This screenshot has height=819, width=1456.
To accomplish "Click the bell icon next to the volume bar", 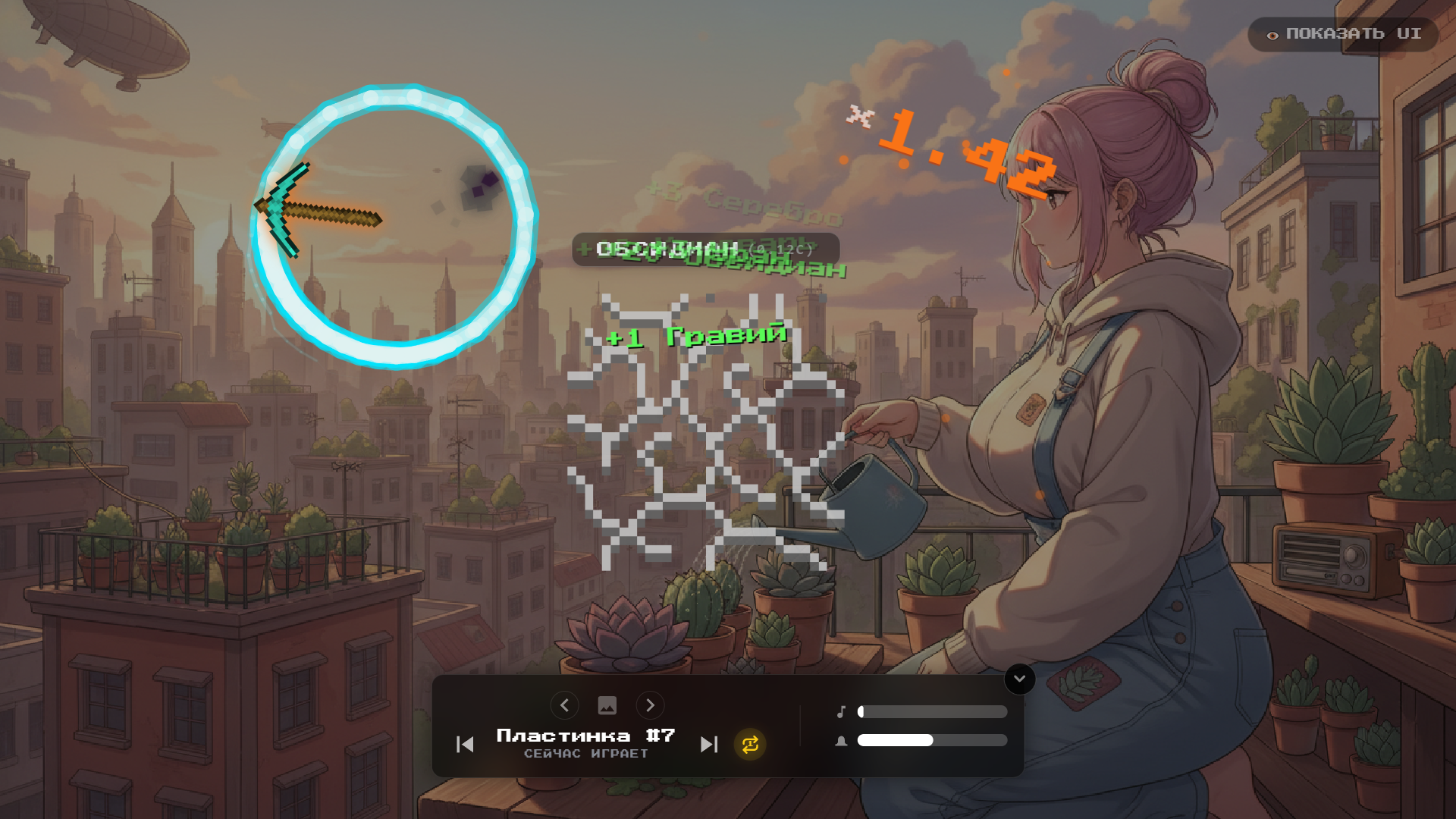I will click(841, 740).
